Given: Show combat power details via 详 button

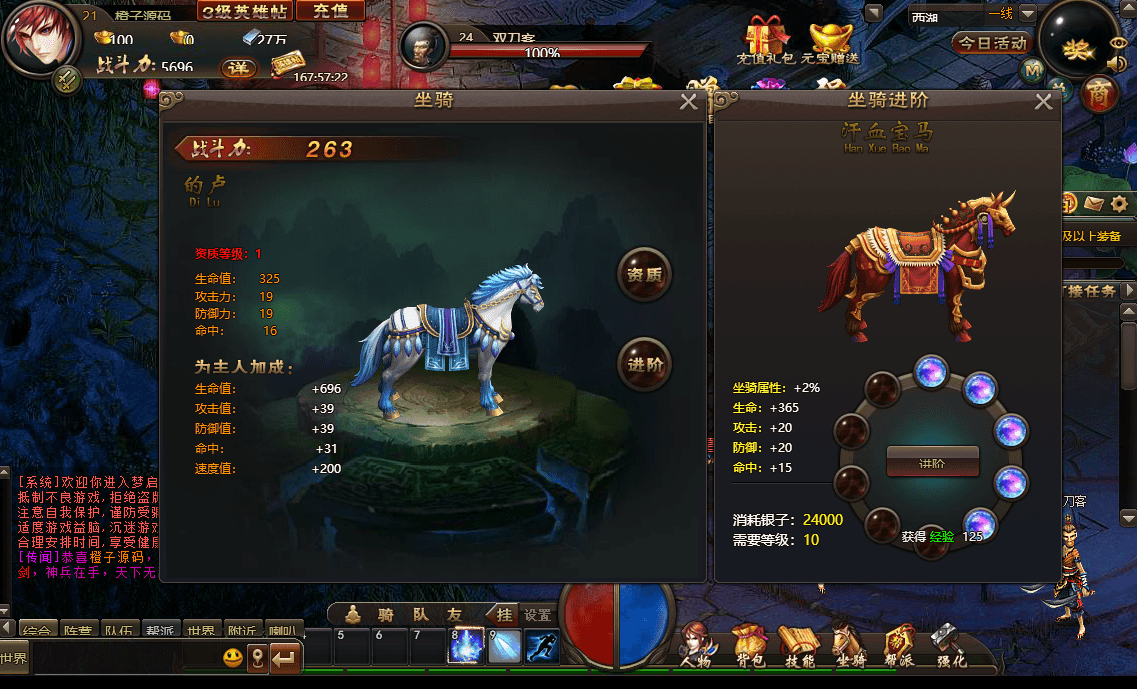Looking at the screenshot, I should pos(237,67).
